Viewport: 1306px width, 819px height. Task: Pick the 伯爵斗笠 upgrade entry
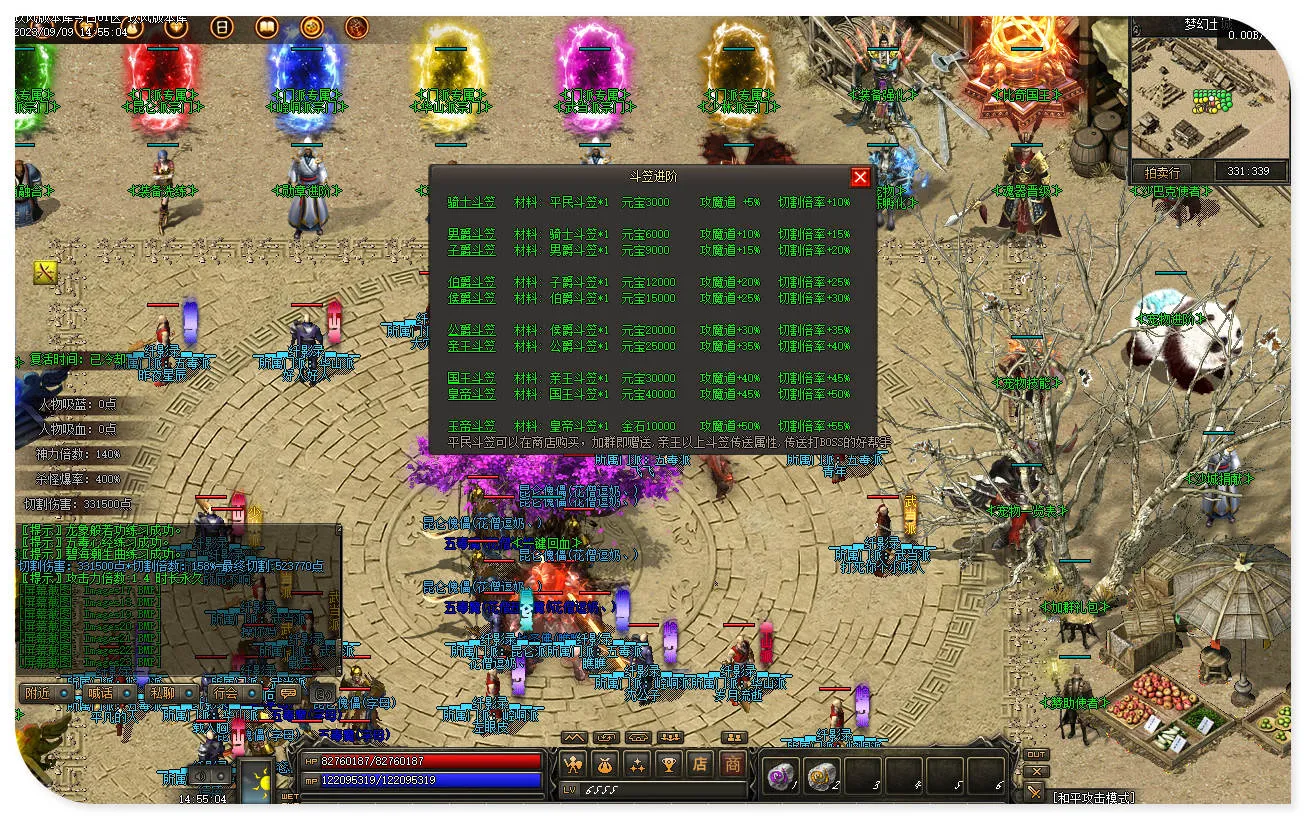pyautogui.click(x=471, y=282)
